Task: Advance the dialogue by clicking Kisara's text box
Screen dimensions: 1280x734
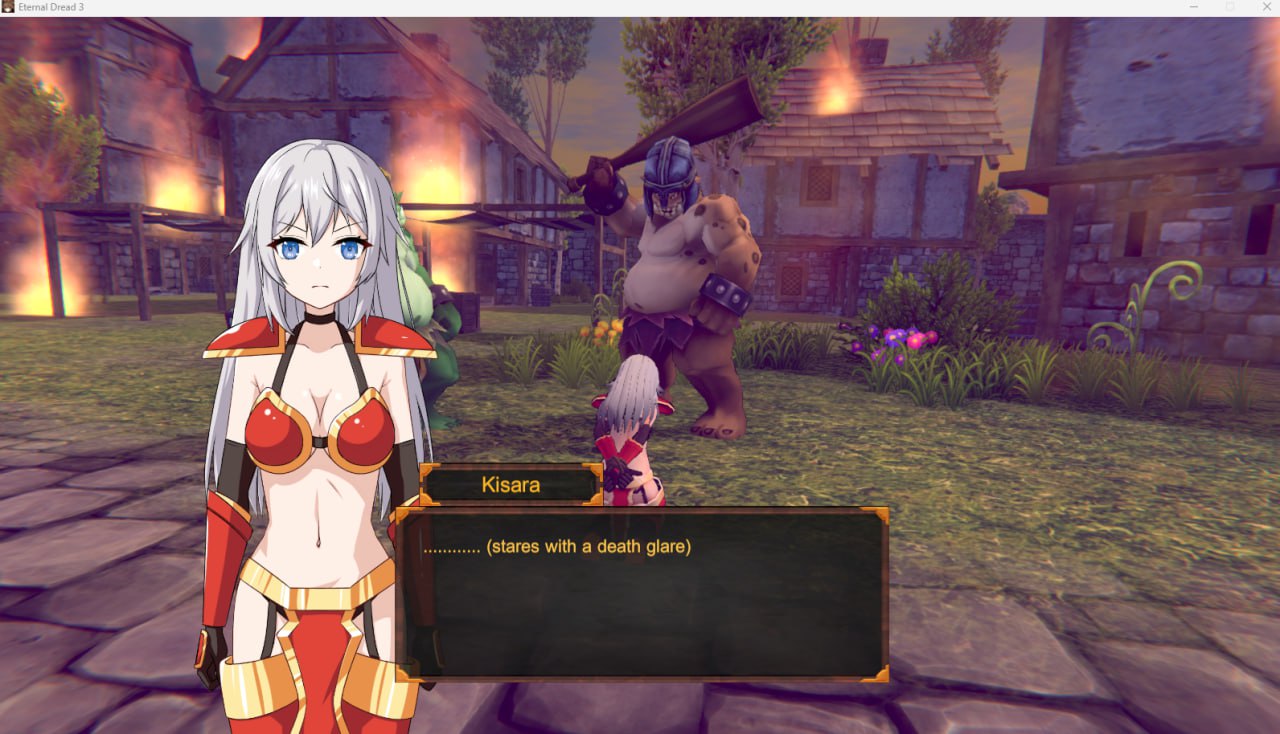Action: (642, 594)
